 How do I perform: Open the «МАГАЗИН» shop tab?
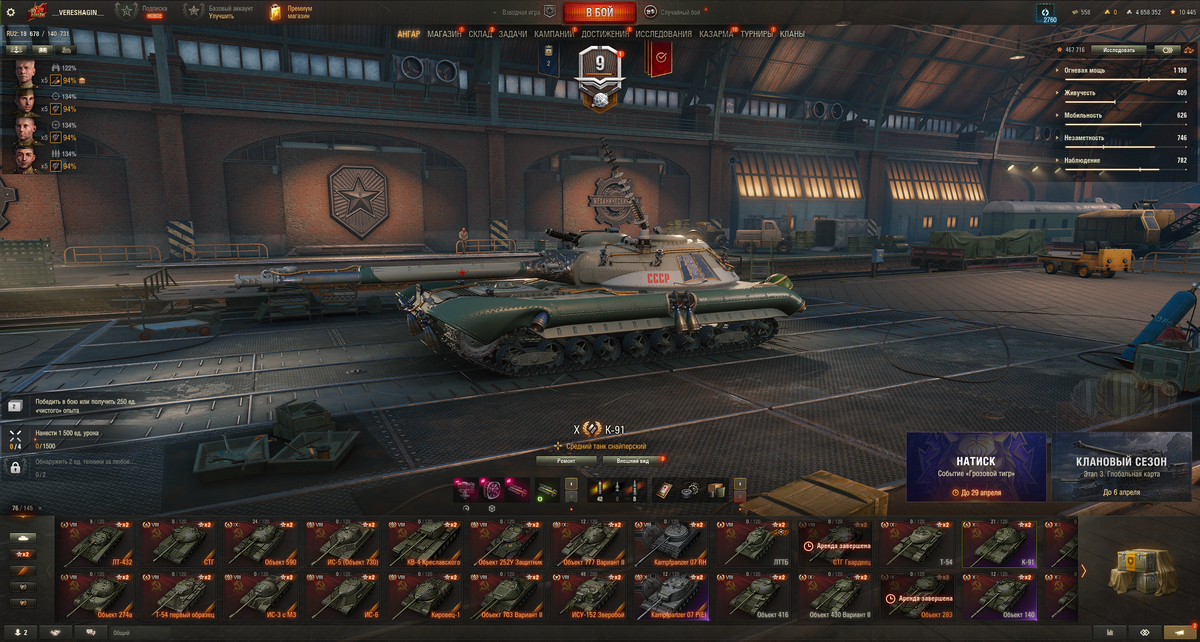coord(444,34)
